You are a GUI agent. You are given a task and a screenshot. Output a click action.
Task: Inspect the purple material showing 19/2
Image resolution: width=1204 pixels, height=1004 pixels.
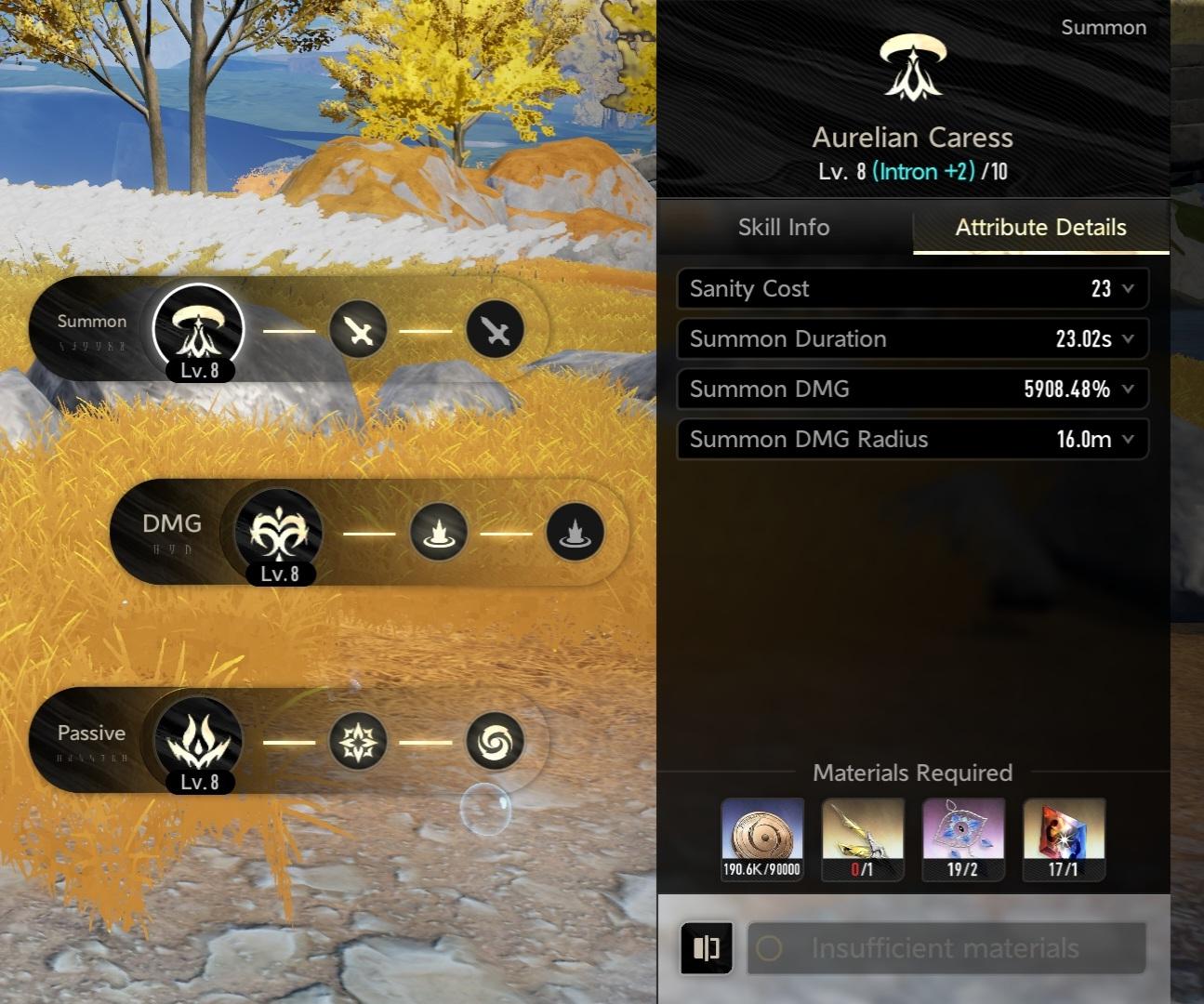(963, 839)
